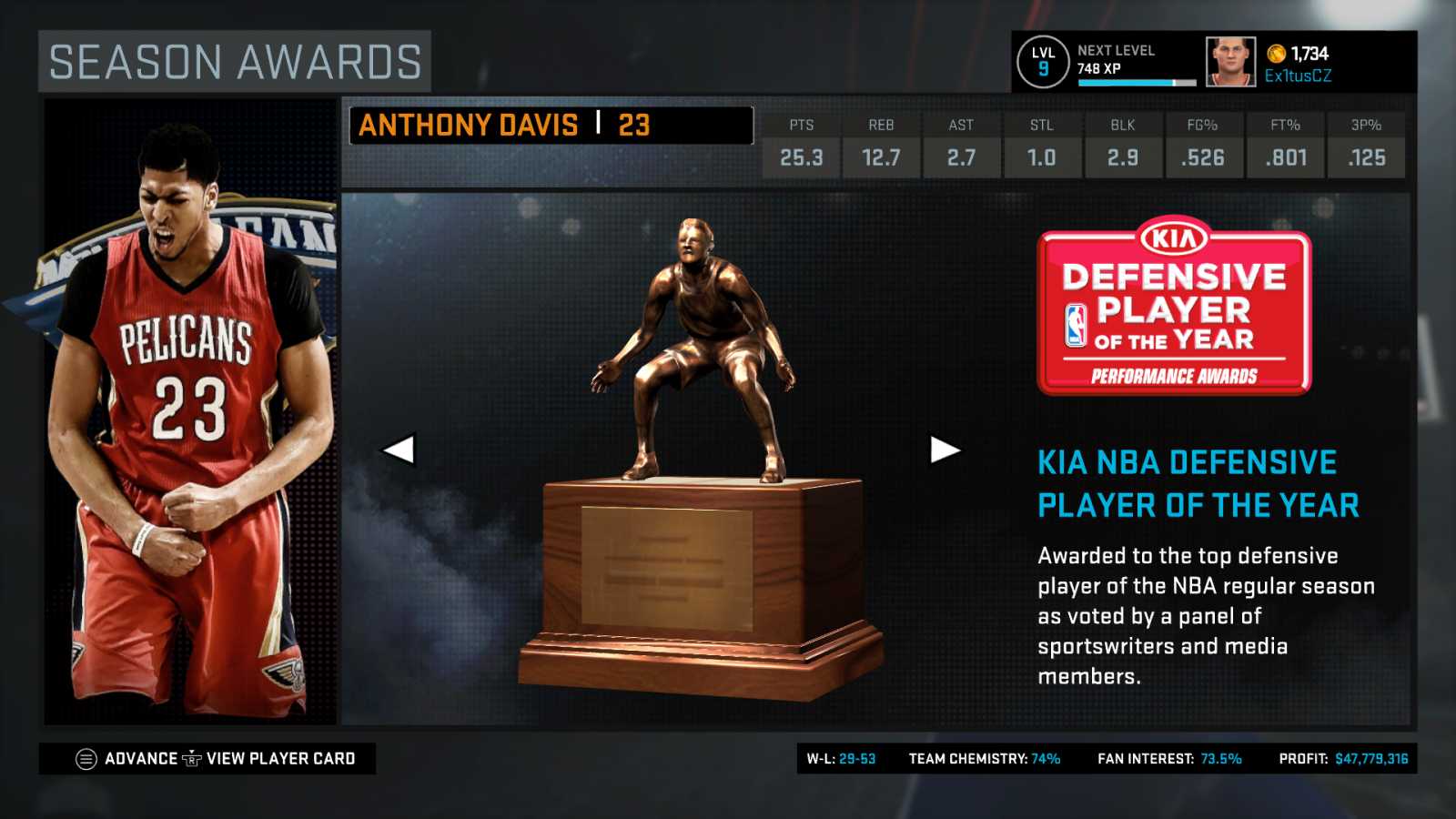
Task: Click the circled Advance icon
Action: pyautogui.click(x=88, y=757)
